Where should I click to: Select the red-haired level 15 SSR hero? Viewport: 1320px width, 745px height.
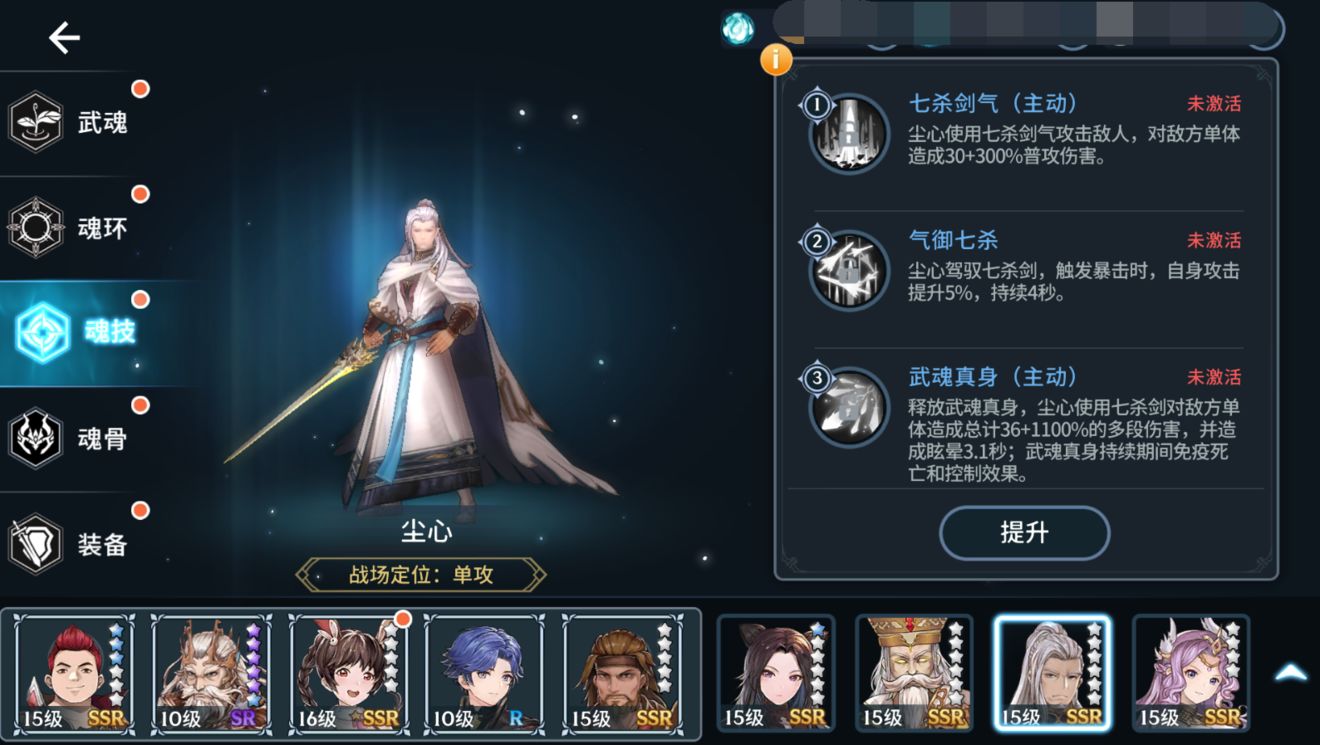(71, 670)
